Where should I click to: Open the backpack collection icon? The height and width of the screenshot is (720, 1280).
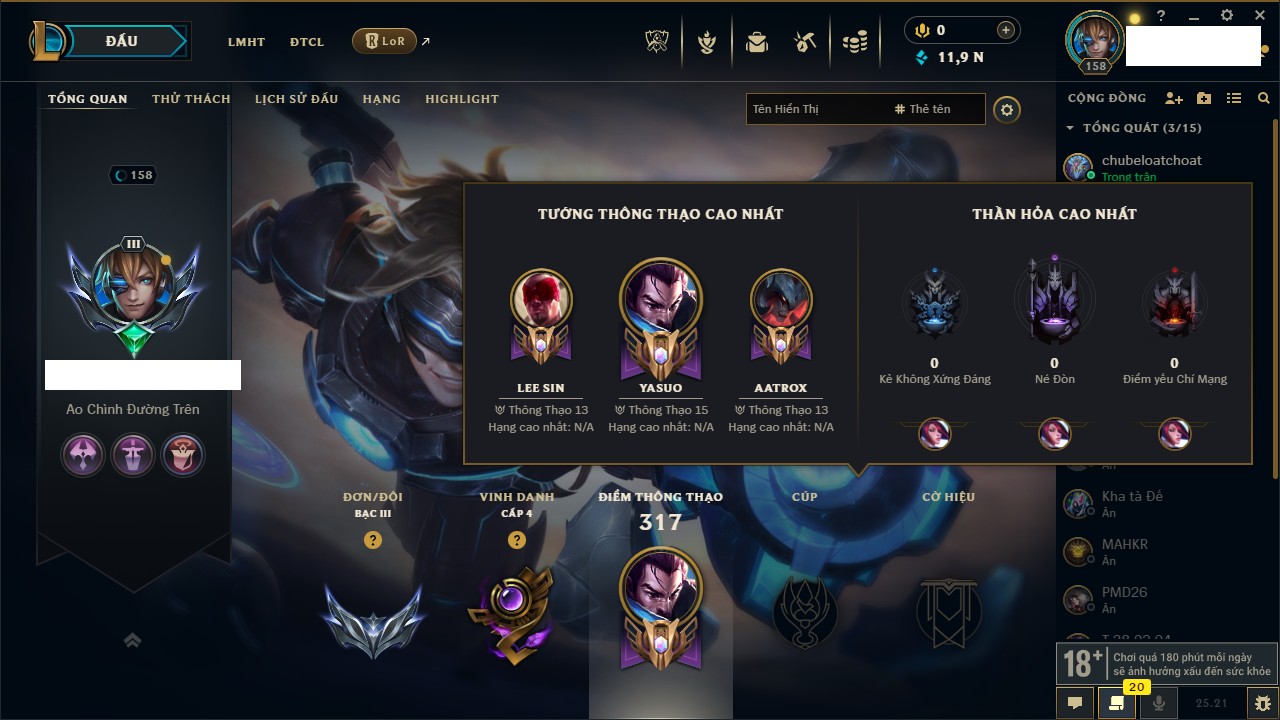click(x=757, y=42)
